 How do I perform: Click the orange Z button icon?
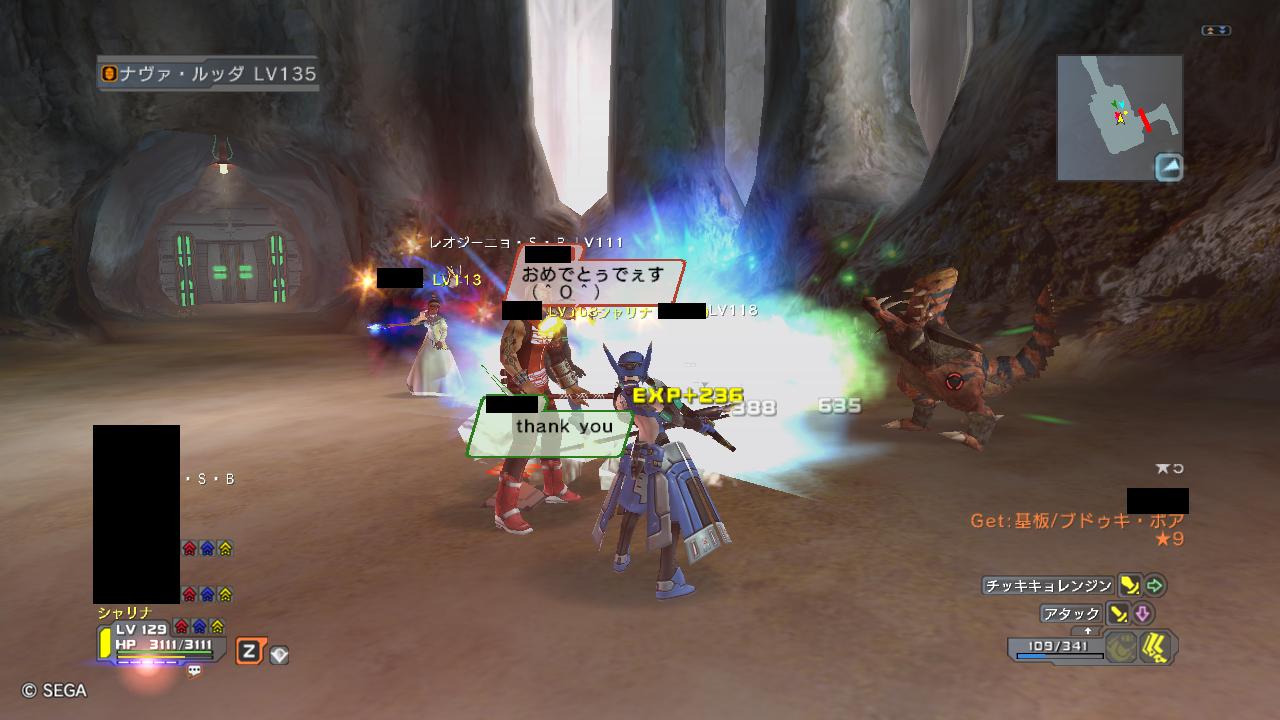[248, 653]
